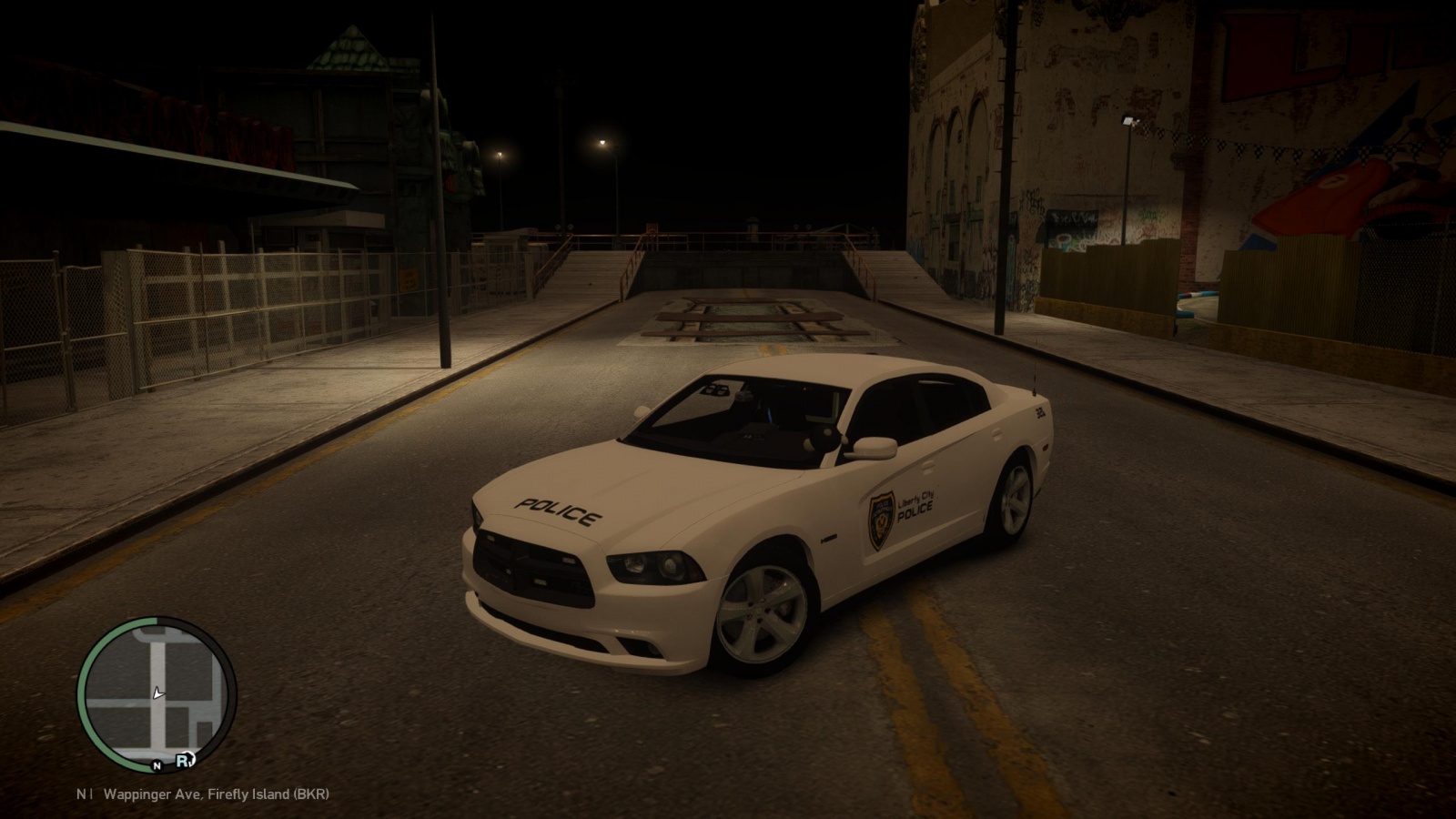This screenshot has height=819, width=1456.
Task: Click the circular radar minimap
Action: click(157, 693)
